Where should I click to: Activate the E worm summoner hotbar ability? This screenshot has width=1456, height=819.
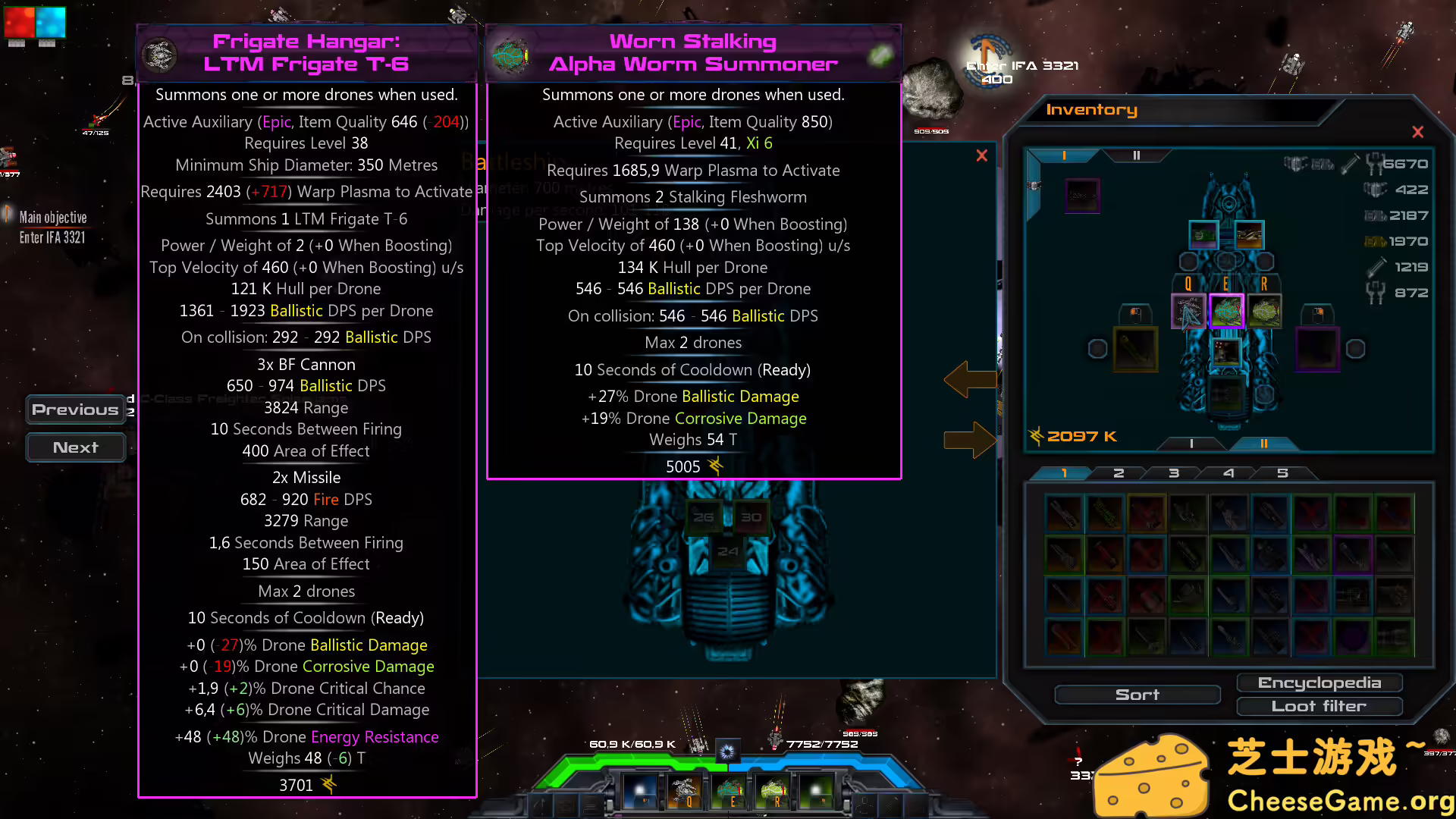click(x=730, y=791)
